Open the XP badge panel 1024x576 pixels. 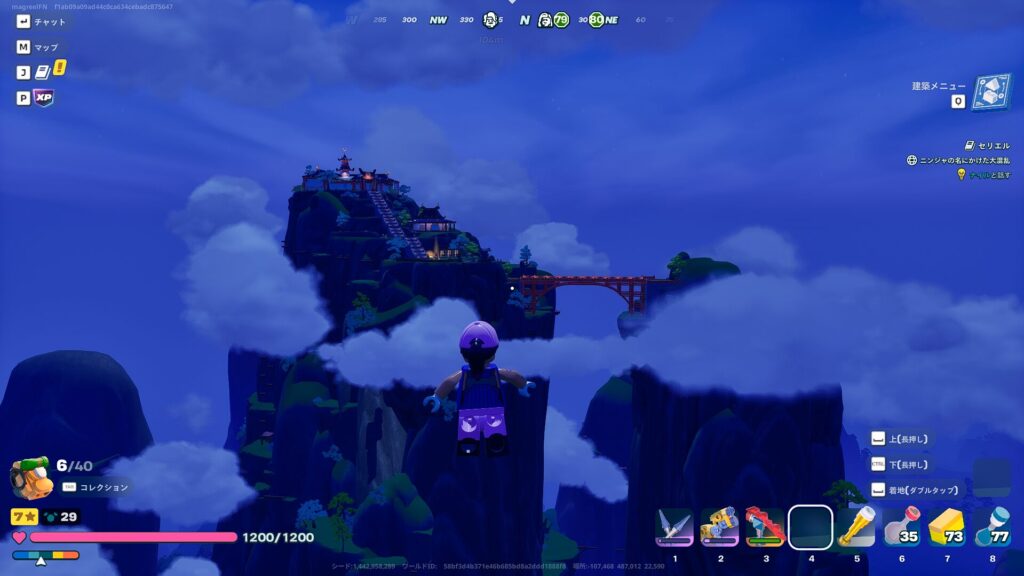pyautogui.click(x=43, y=98)
